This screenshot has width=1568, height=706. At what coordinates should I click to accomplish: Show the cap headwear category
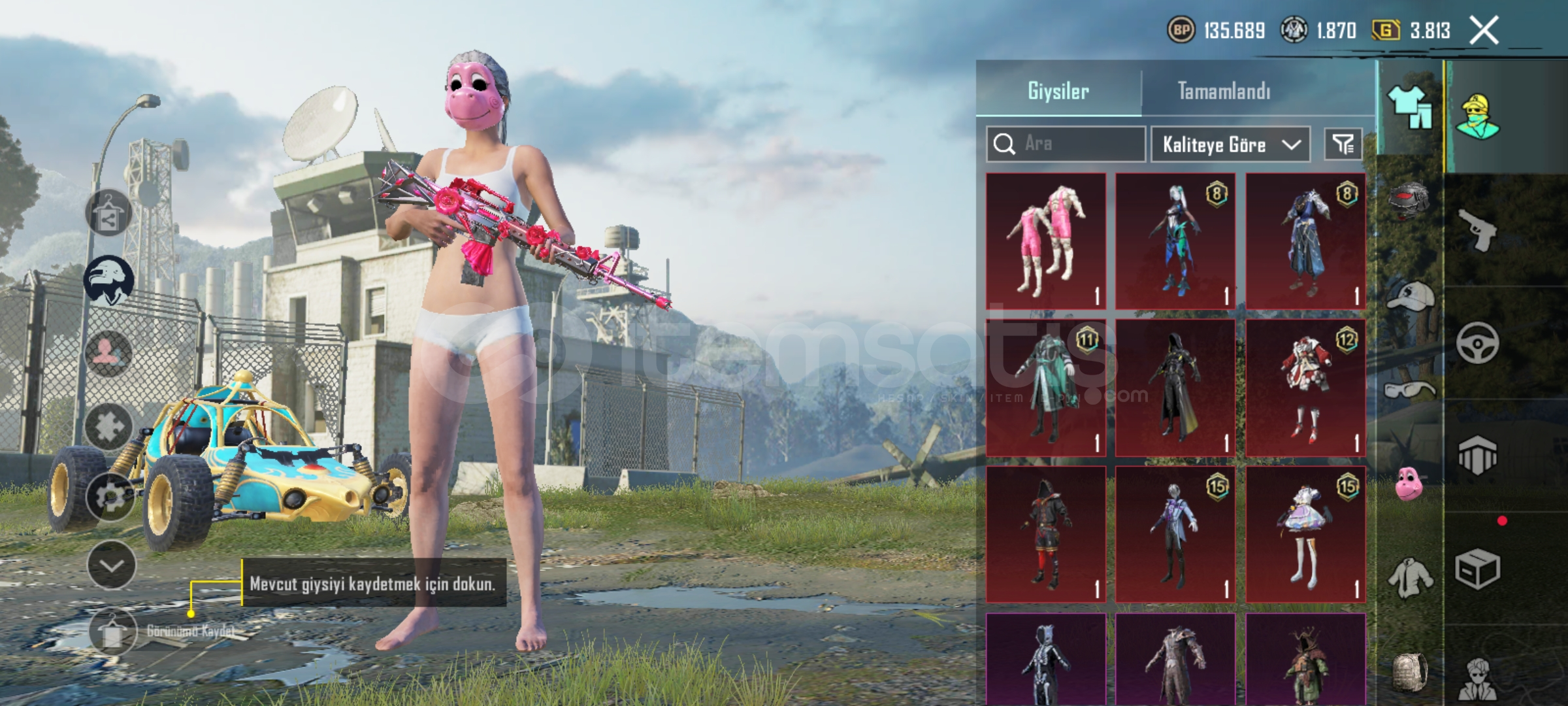[x=1410, y=297]
